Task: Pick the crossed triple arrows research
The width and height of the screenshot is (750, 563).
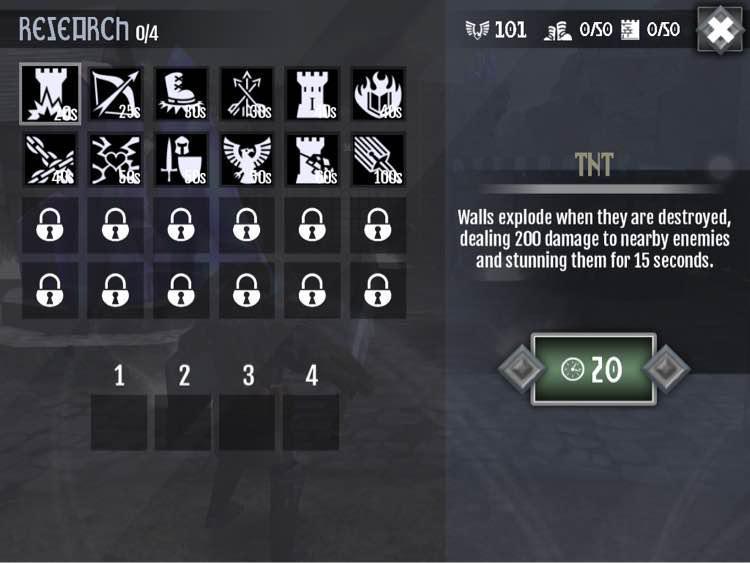Action: tap(246, 94)
